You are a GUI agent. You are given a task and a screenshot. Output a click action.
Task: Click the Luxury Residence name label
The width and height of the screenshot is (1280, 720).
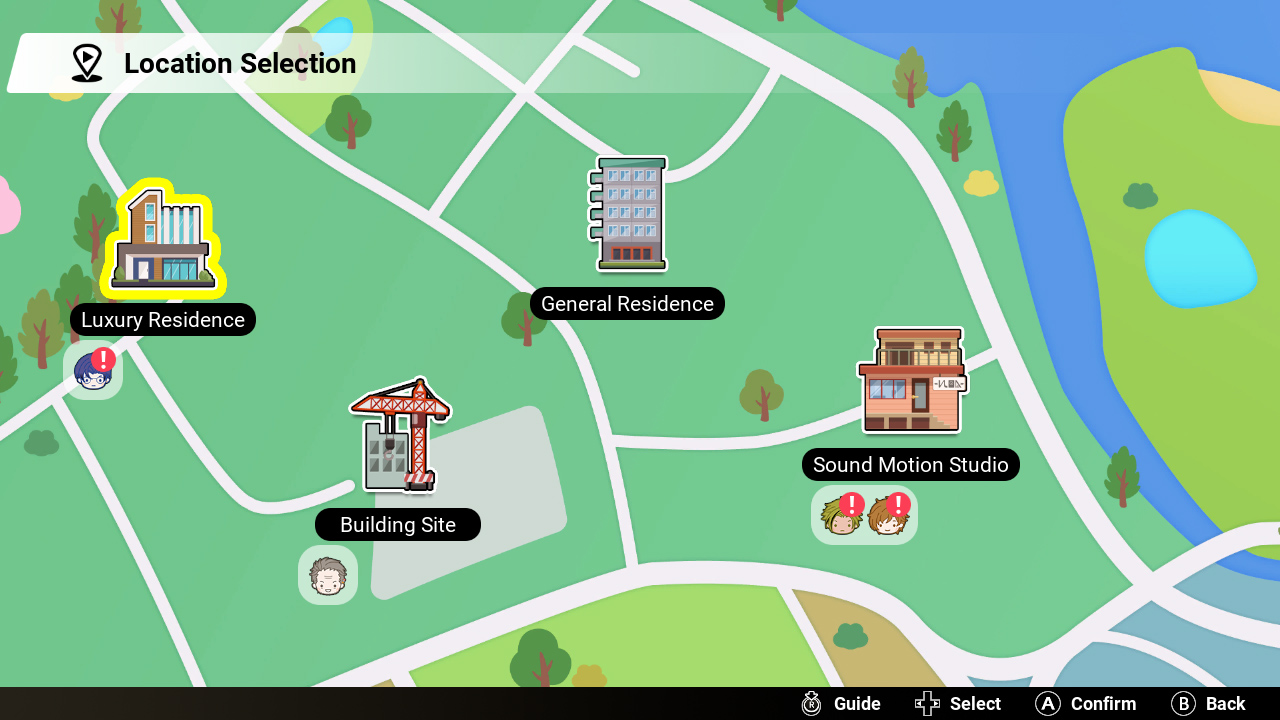(x=162, y=320)
